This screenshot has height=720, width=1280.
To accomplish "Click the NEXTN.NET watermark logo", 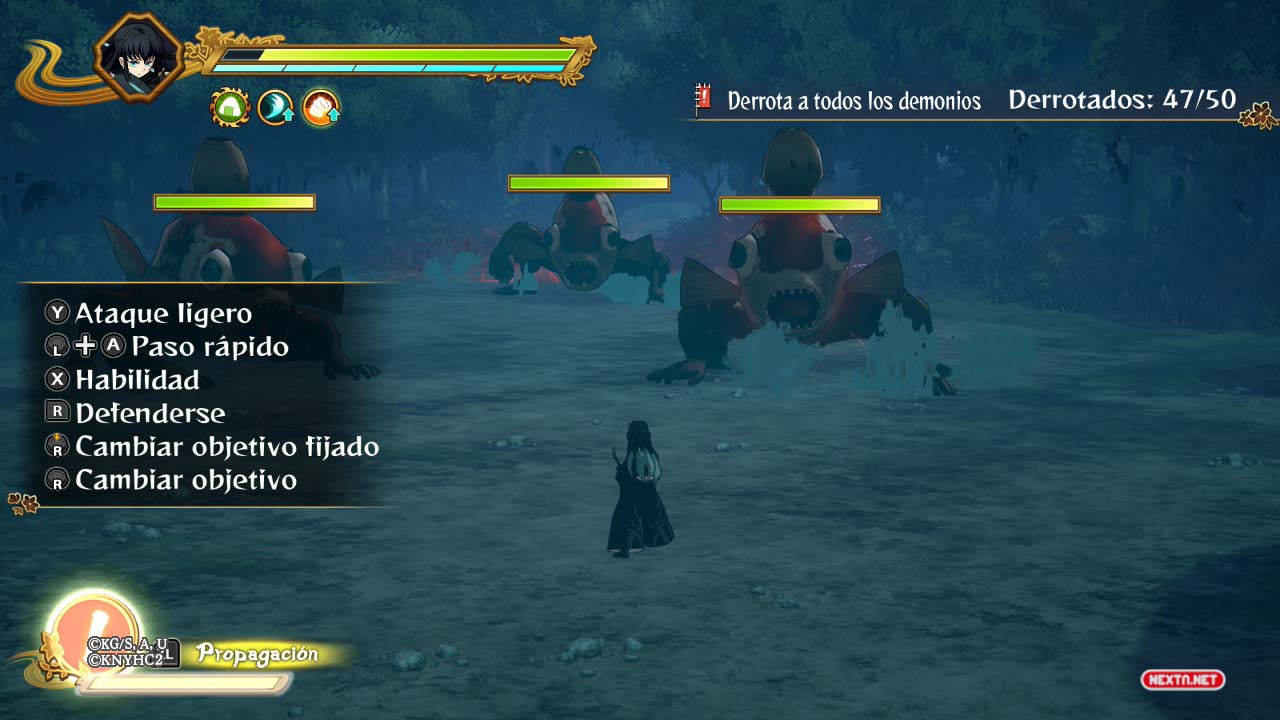I will coord(1182,680).
